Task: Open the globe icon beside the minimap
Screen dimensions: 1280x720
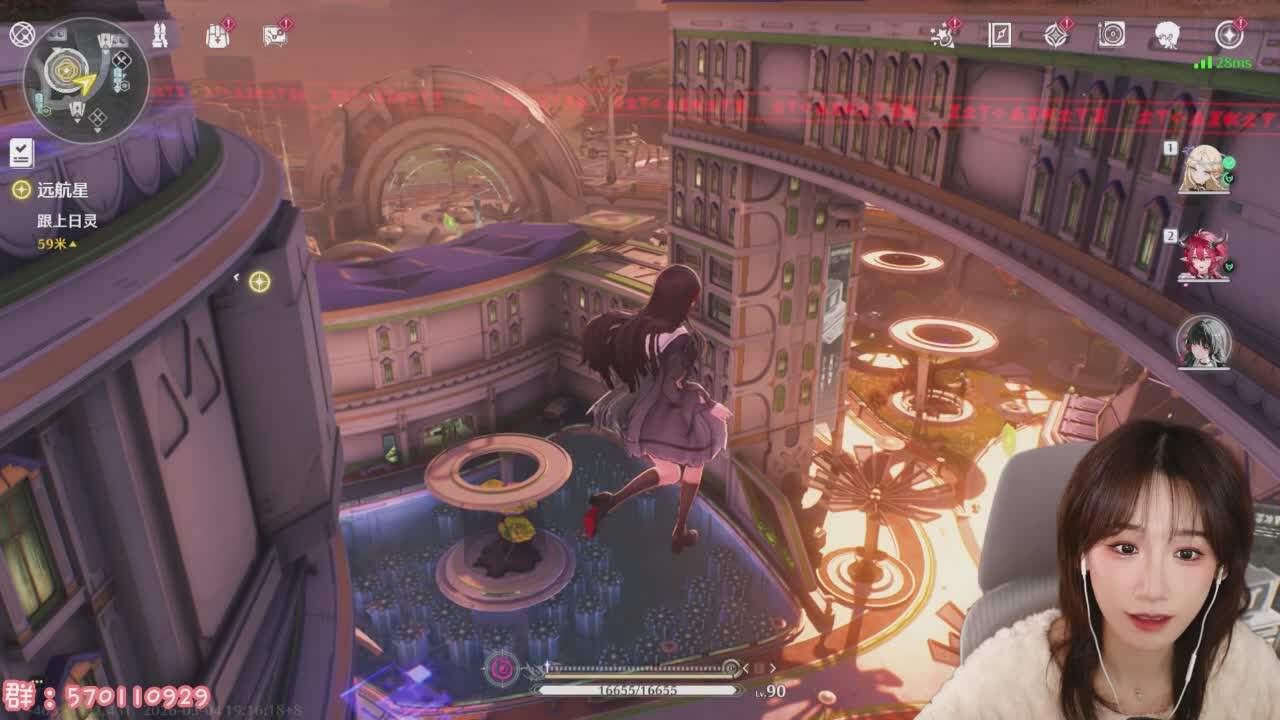Action: (x=22, y=35)
